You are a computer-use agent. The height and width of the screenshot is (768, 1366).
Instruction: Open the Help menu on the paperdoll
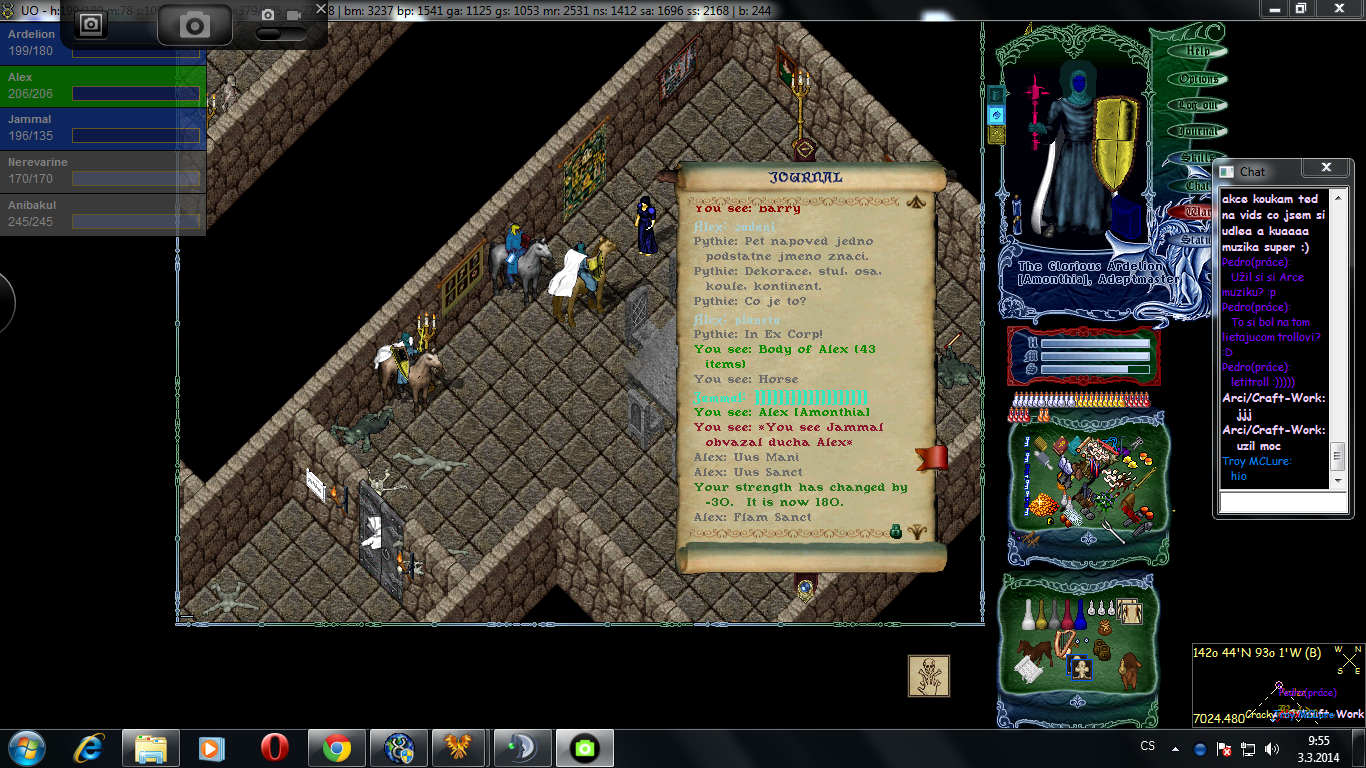pyautogui.click(x=1198, y=51)
